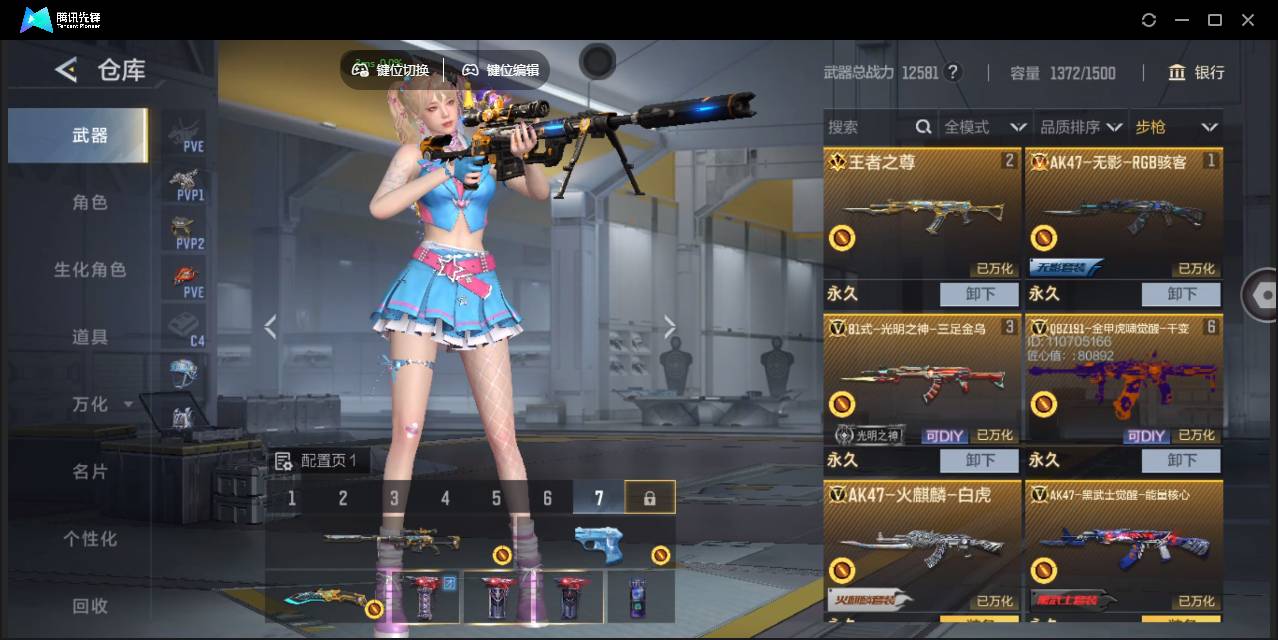Open the 回收 section
Screen dimensions: 1278x640
pyautogui.click(x=89, y=605)
